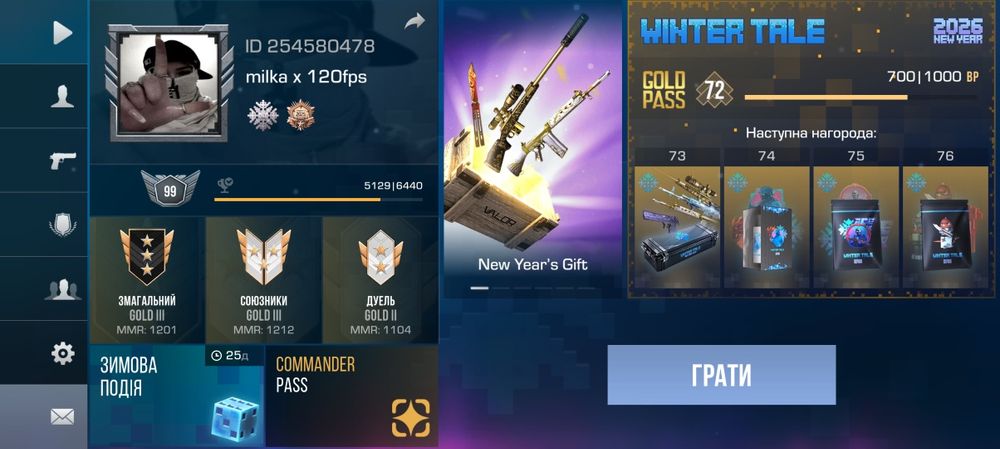The height and width of the screenshot is (449, 1000).
Task: Open the envelope mail inbox
Action: 62,416
